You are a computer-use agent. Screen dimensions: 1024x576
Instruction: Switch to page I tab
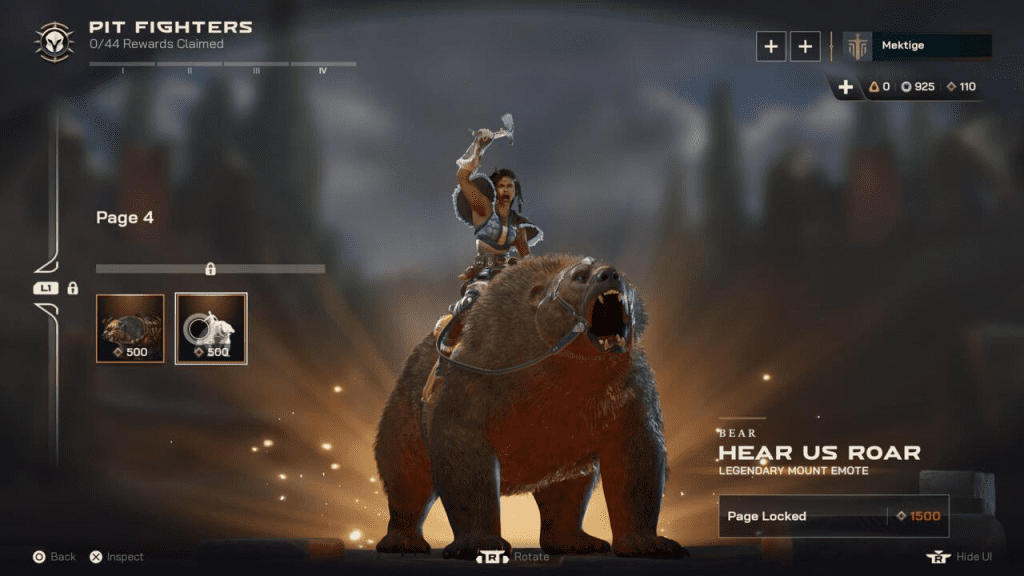(x=122, y=68)
